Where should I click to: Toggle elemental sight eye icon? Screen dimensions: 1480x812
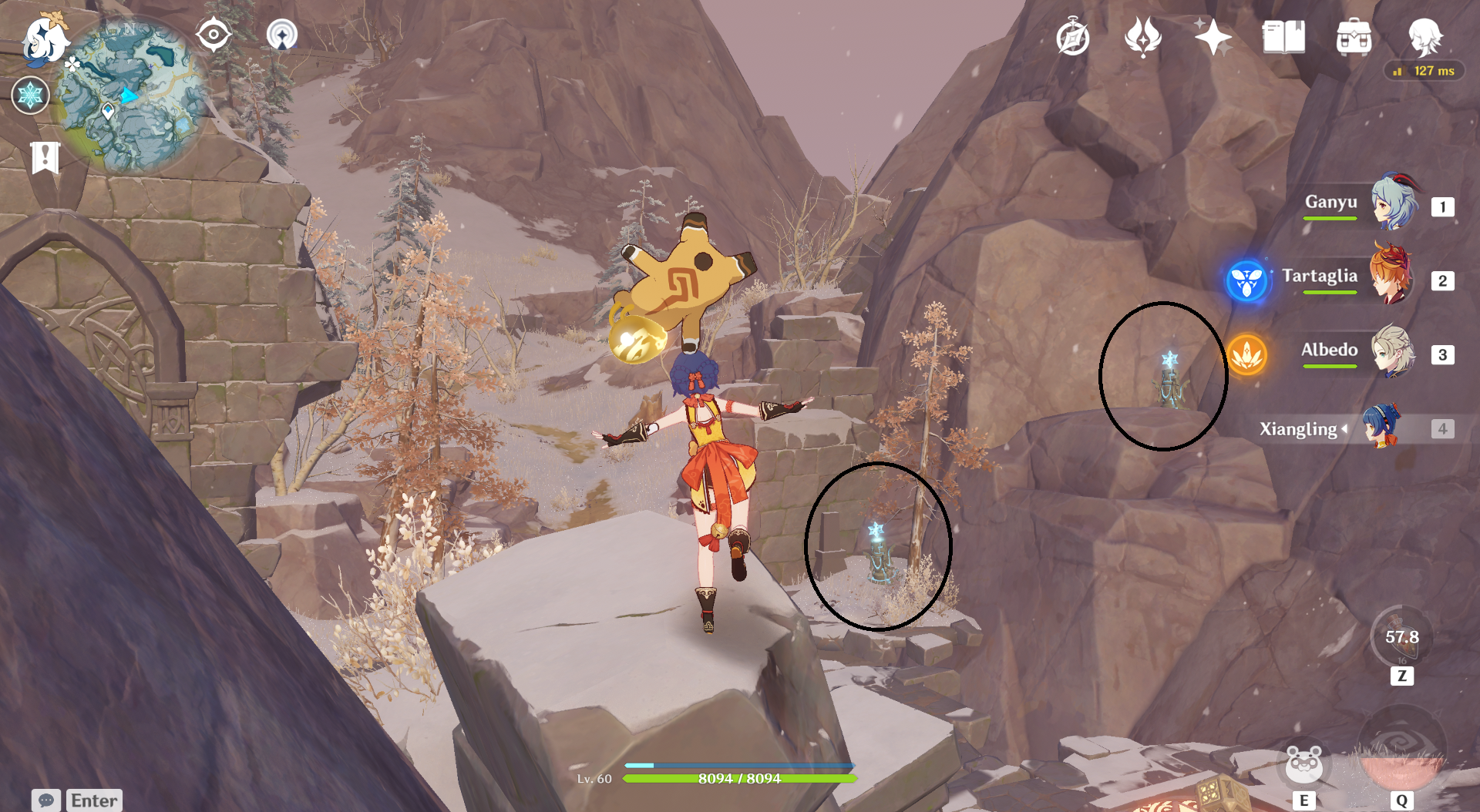point(214,35)
